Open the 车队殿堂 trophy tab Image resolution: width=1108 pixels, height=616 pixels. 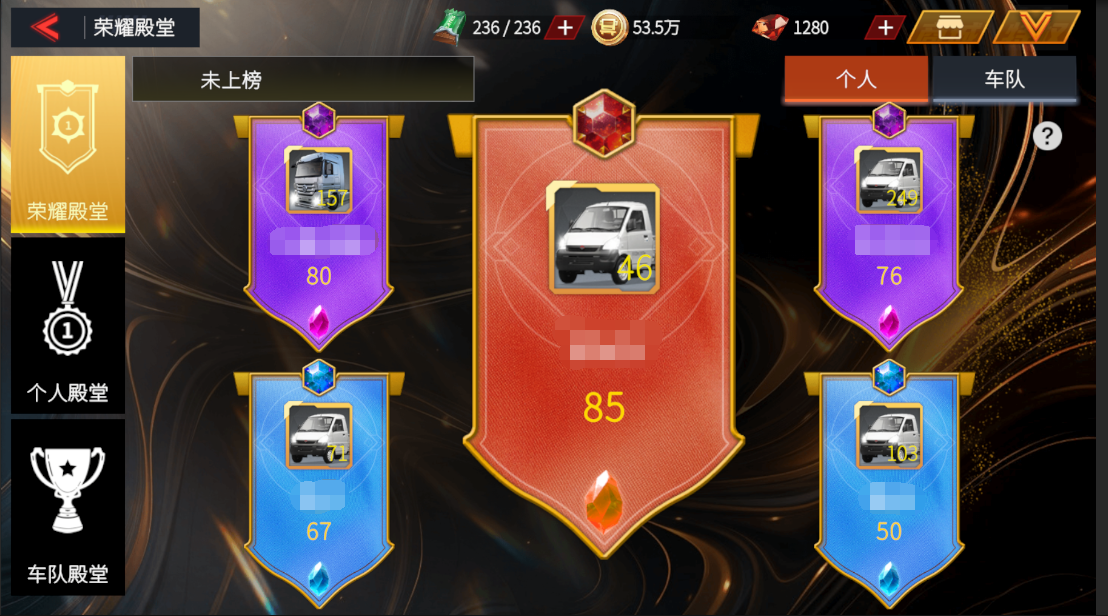click(68, 507)
